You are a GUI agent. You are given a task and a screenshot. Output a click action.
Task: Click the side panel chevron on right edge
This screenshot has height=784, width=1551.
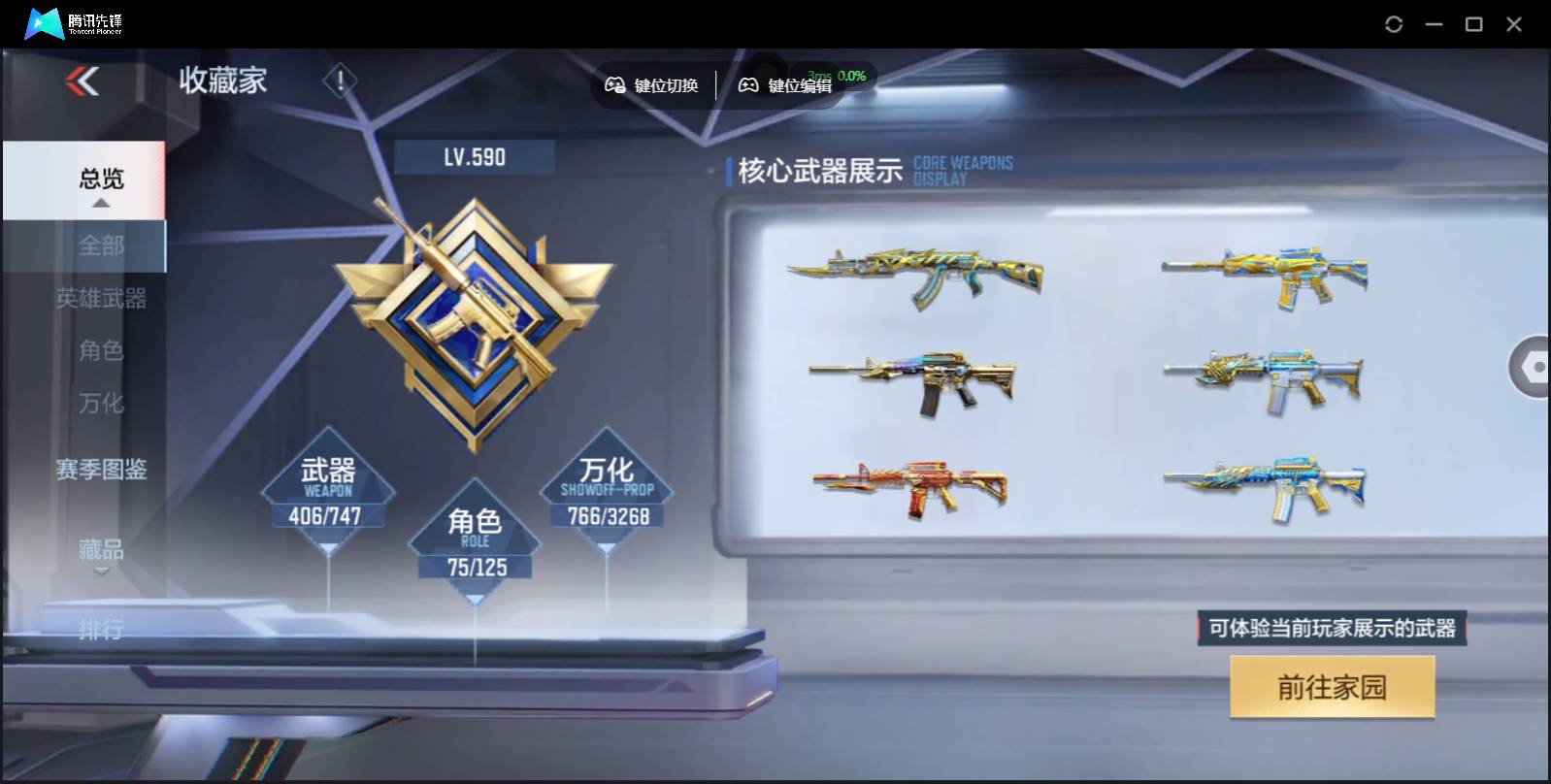point(1532,369)
